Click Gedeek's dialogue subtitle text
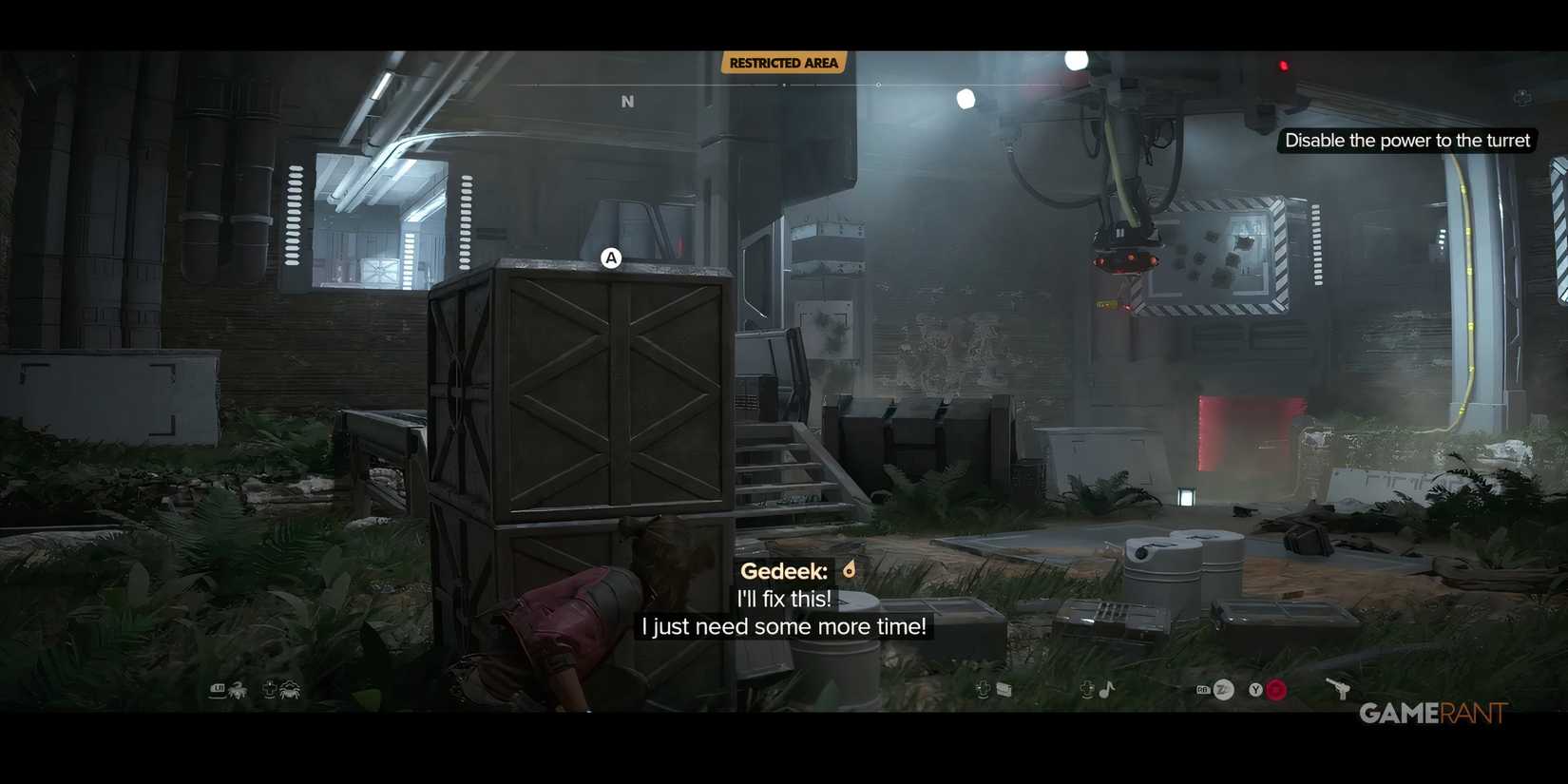Screen dimensions: 1568x784 [x=784, y=611]
